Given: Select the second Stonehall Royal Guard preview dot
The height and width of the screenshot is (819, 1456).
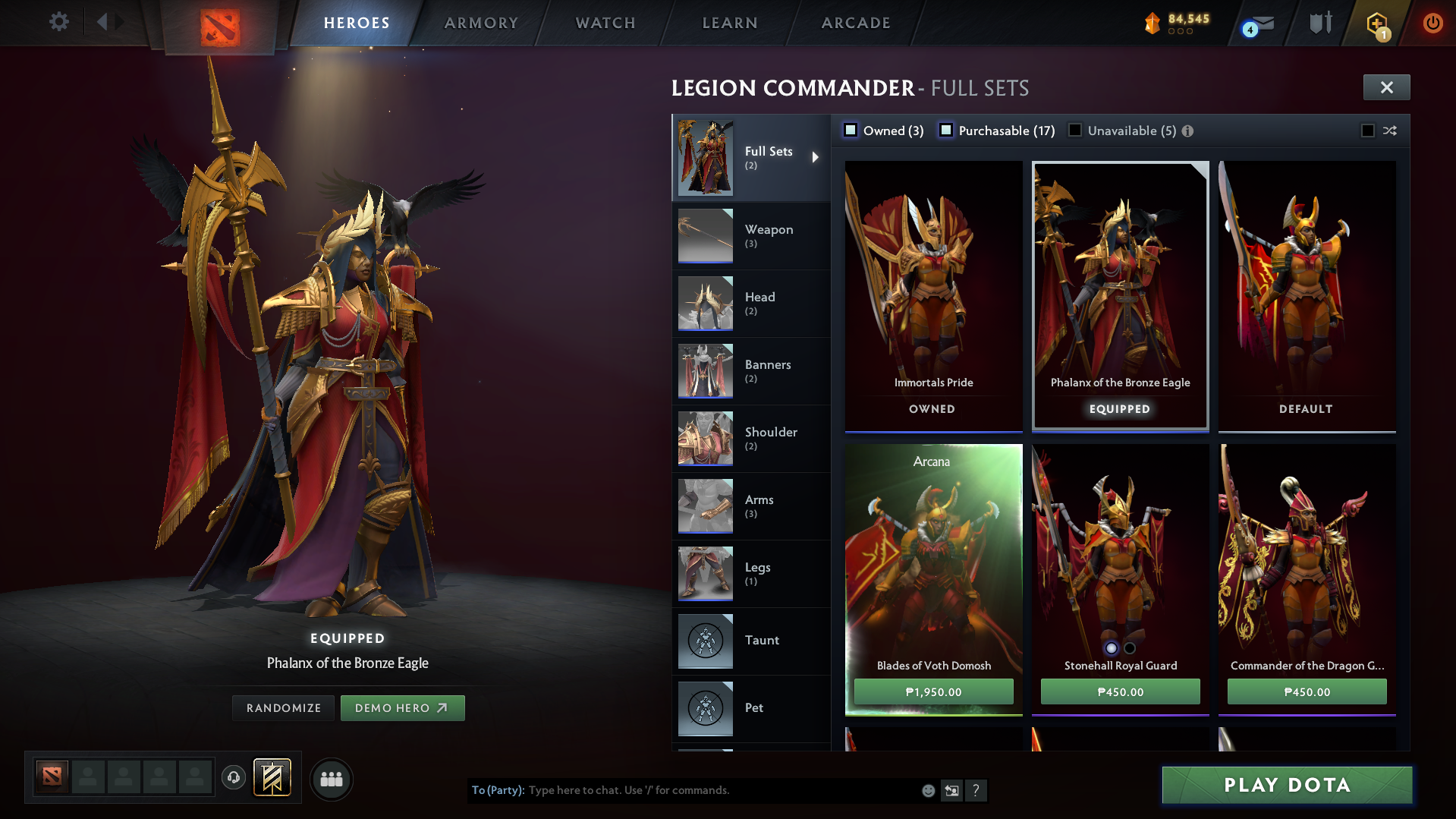Looking at the screenshot, I should click(x=1130, y=647).
